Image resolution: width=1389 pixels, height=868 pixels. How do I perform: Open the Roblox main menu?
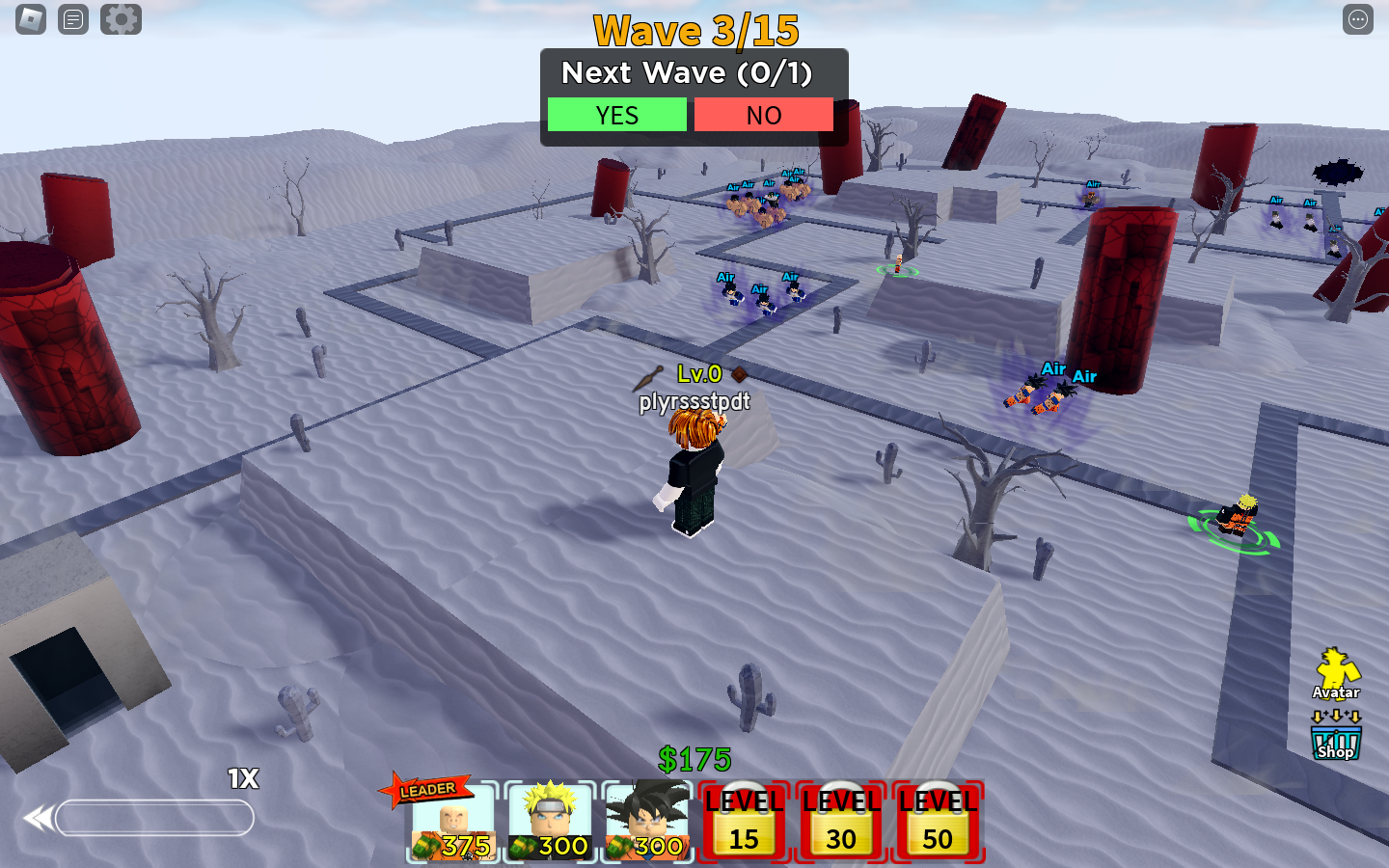pos(31,19)
